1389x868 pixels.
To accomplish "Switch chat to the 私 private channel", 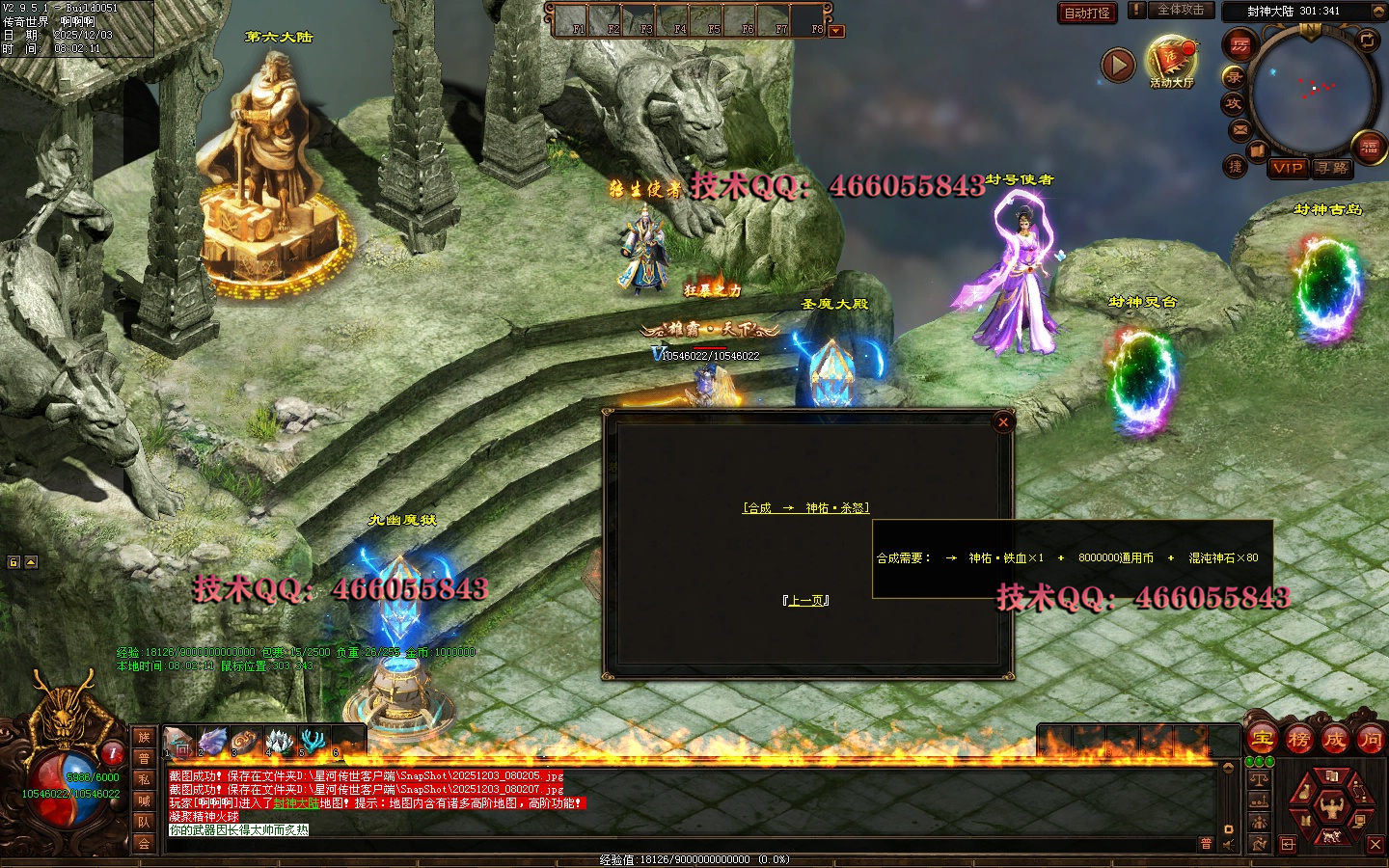I will point(144,779).
